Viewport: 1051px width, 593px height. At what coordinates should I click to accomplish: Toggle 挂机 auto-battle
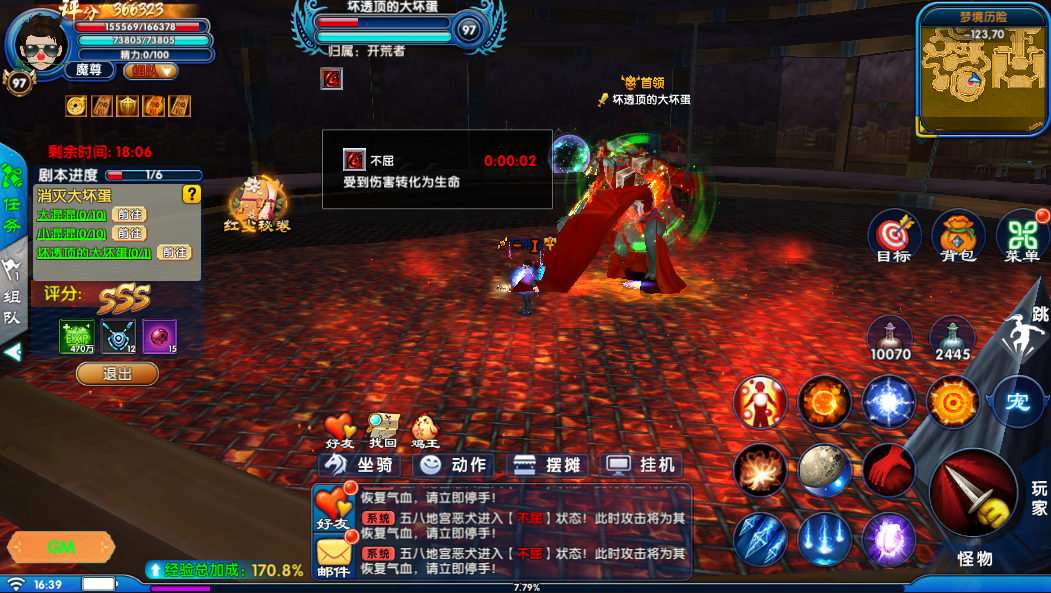tap(642, 465)
